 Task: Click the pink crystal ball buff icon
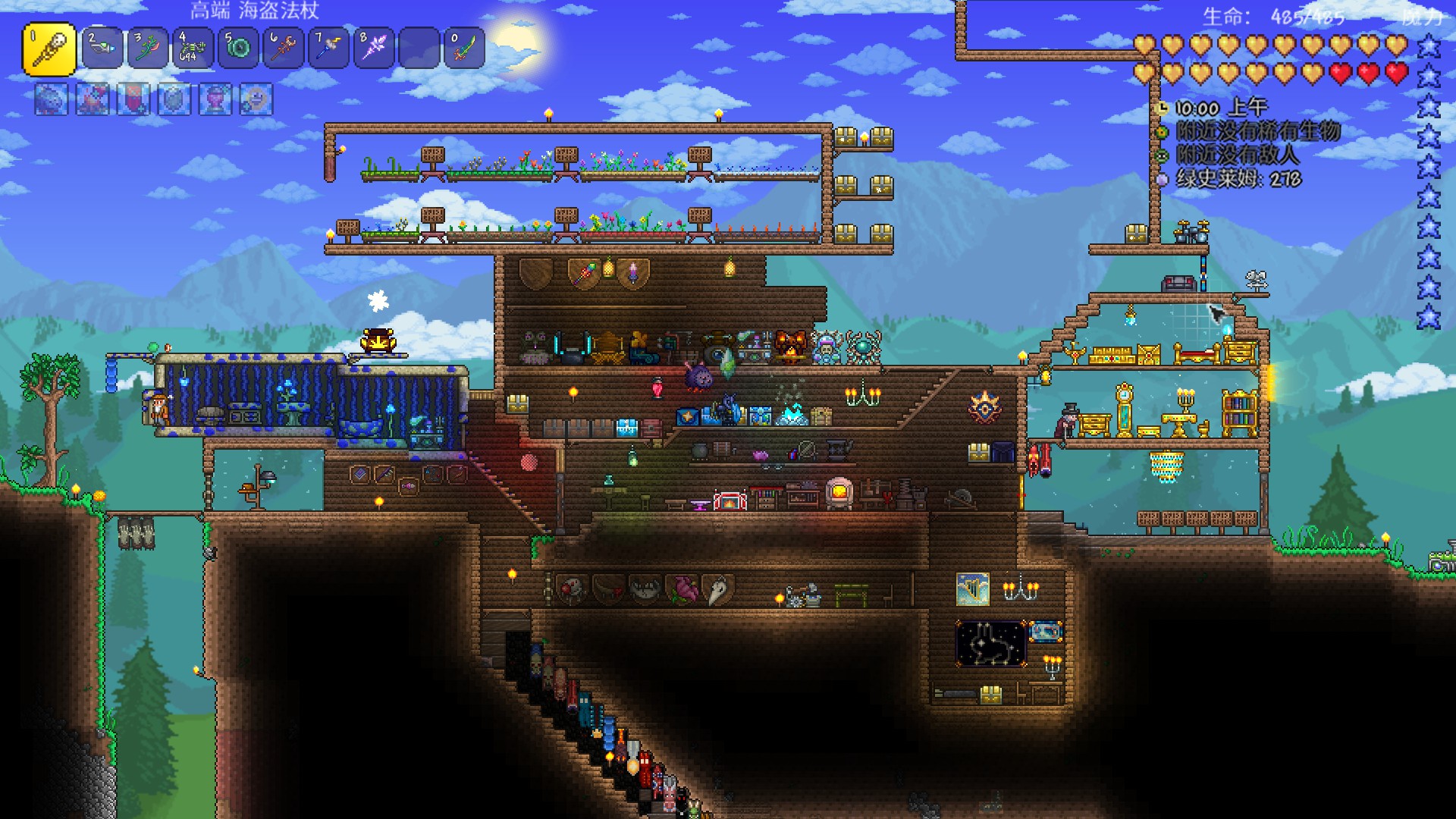[215, 99]
